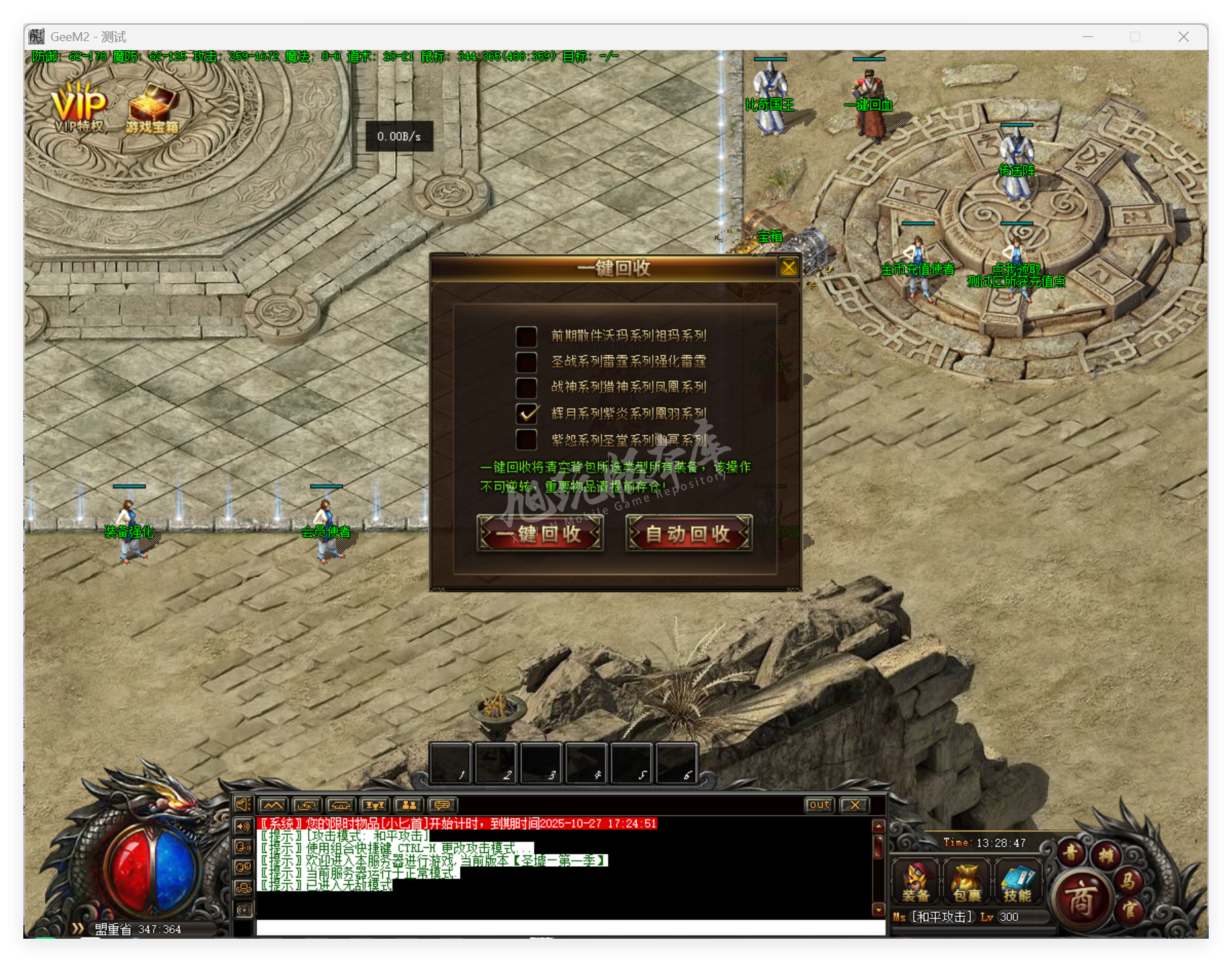Viewport: 1232px width, 962px height.
Task: Mute game sound with the speaker icon
Action: (x=242, y=805)
